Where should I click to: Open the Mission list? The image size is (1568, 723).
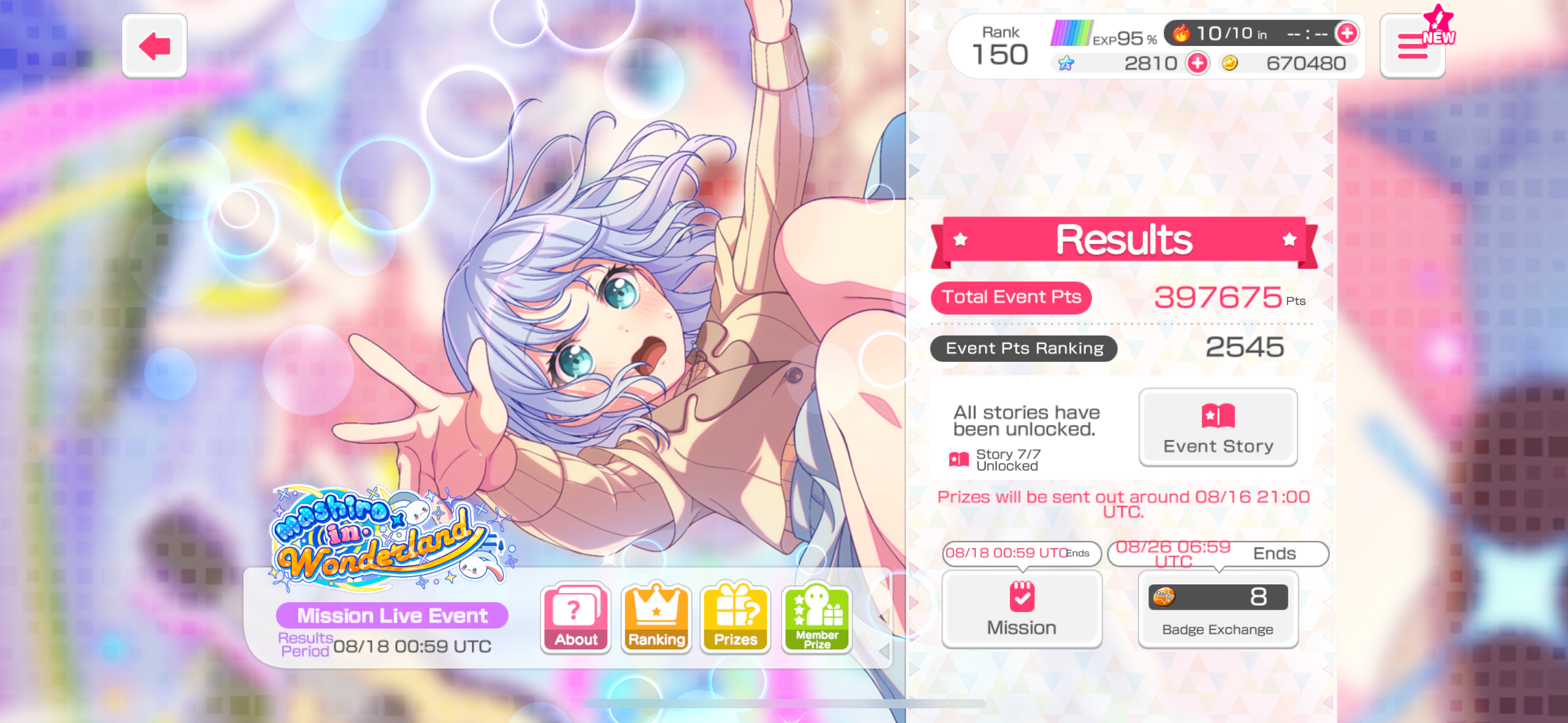point(1021,609)
